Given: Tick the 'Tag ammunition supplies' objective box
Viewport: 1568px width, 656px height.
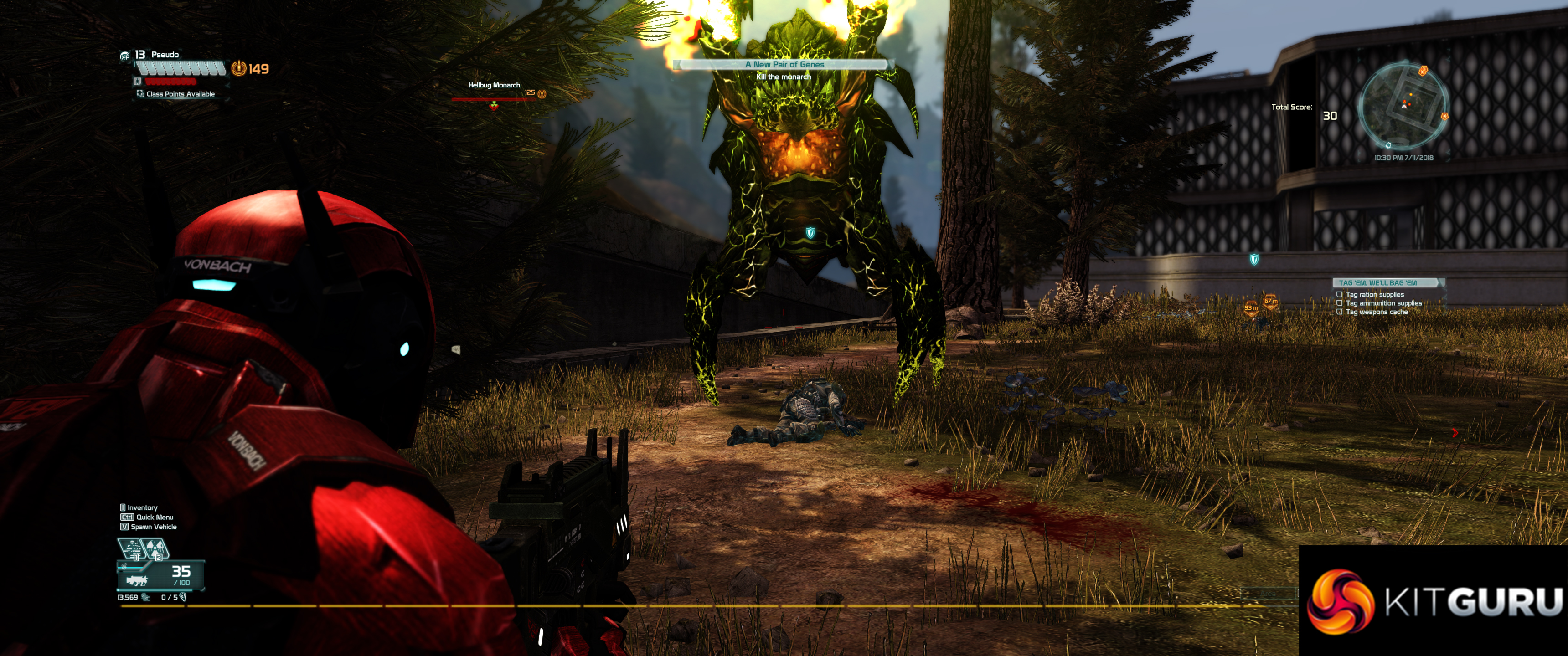Looking at the screenshot, I should [x=1339, y=303].
